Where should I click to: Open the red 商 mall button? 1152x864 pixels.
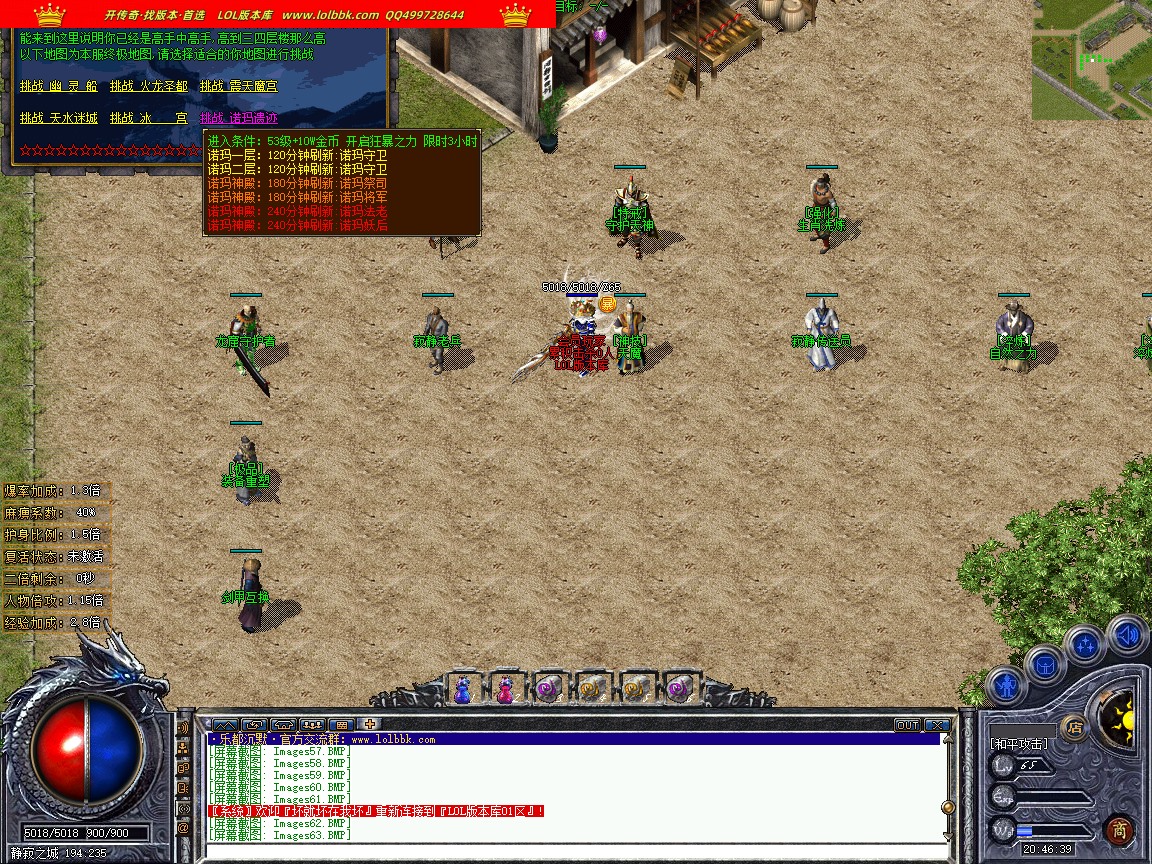point(1119,830)
